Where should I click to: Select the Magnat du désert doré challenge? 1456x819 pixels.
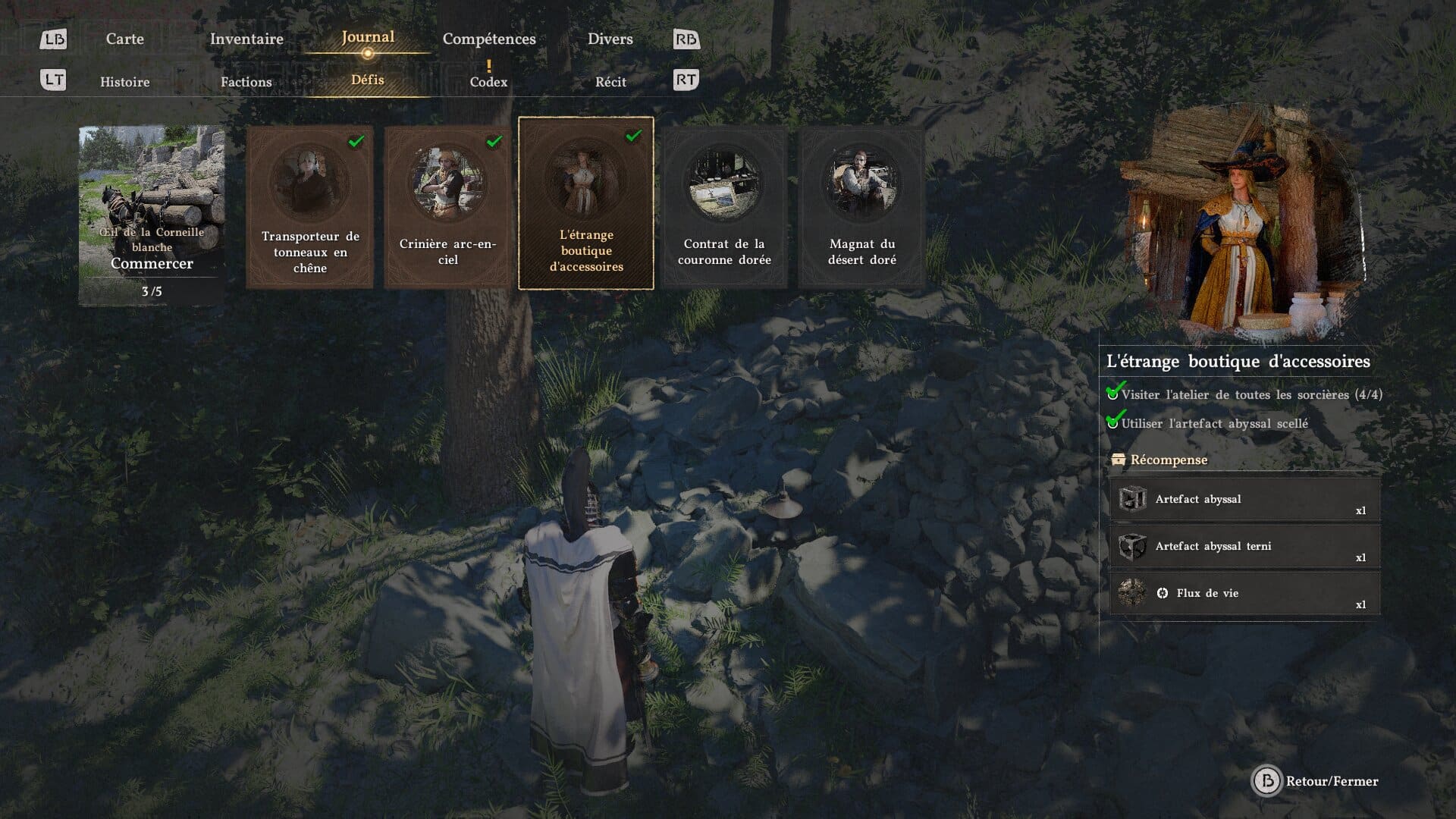pos(862,207)
